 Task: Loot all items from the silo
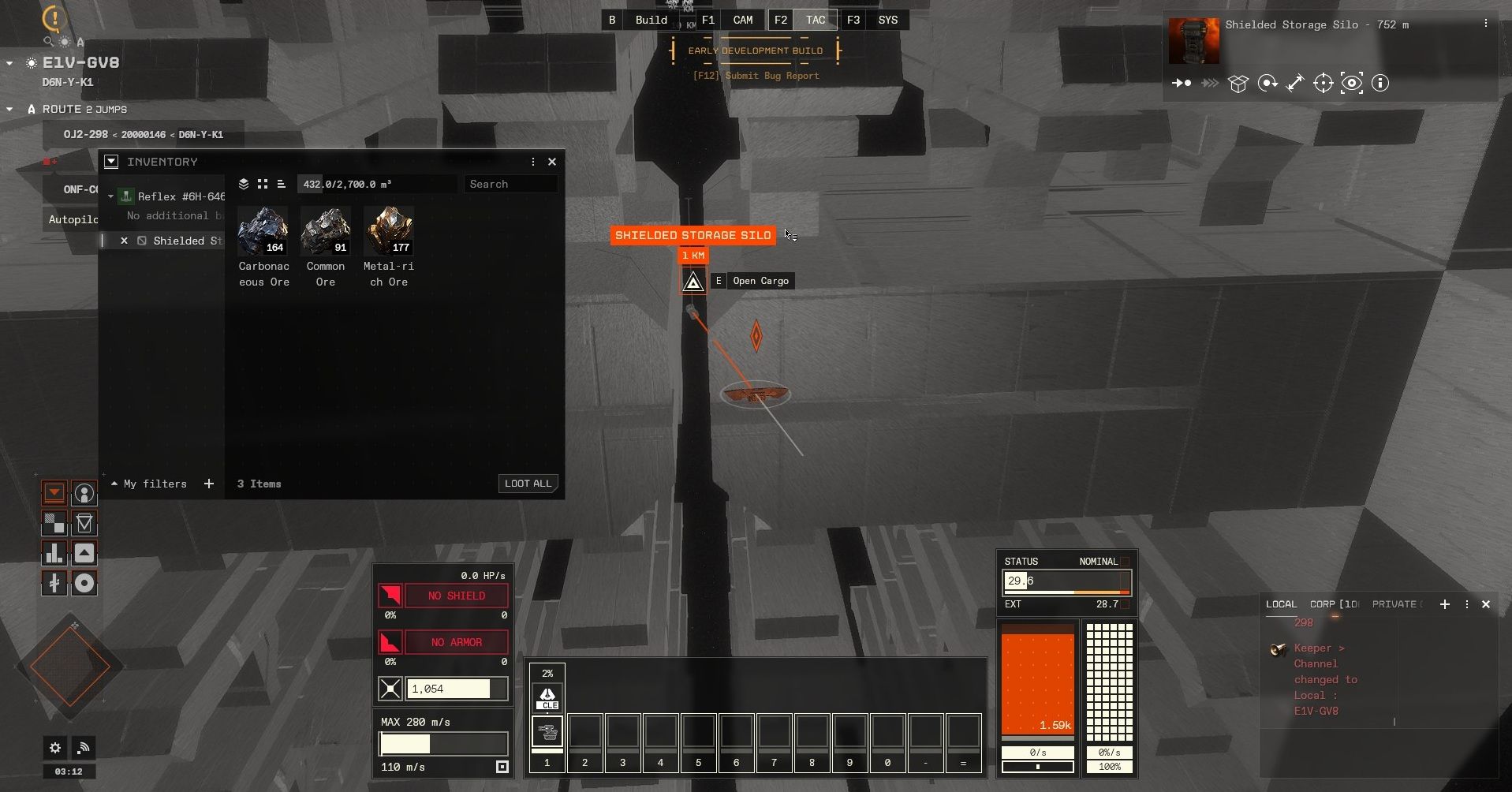point(528,484)
